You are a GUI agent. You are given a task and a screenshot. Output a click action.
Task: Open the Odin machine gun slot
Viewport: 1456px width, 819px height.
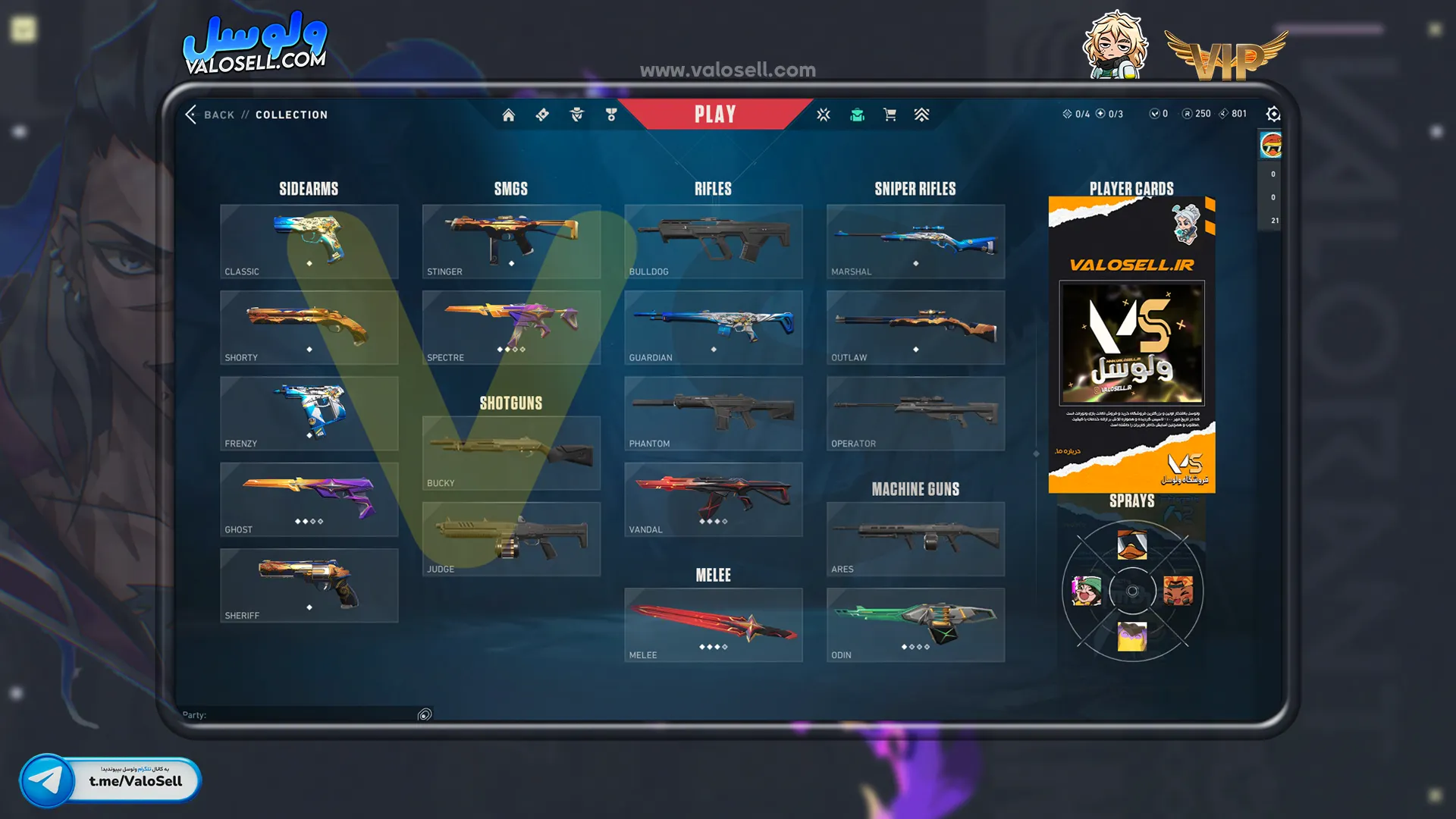coord(915,625)
